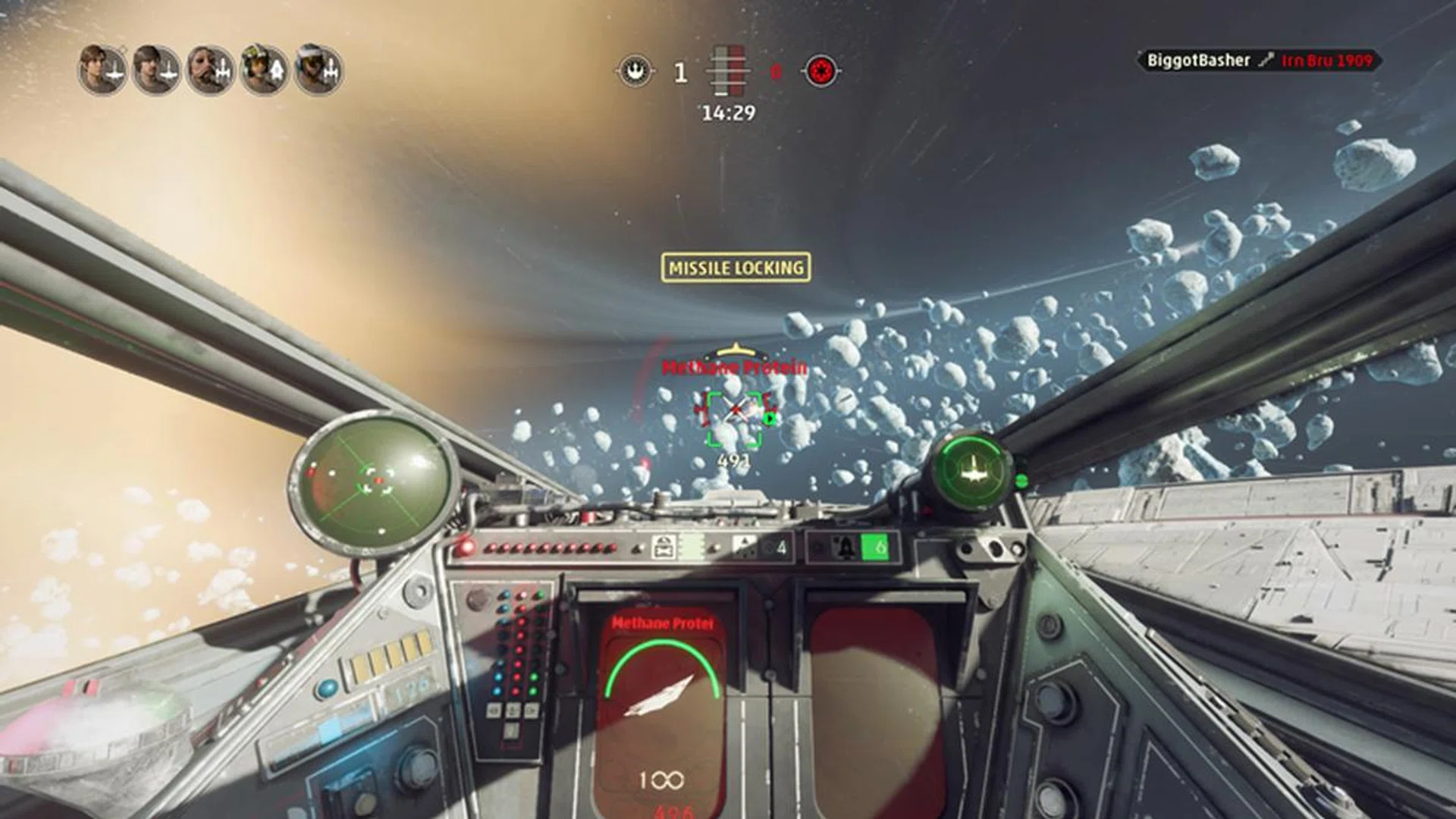
Task: Toggle a blue switch on the side console
Action: (x=497, y=676)
